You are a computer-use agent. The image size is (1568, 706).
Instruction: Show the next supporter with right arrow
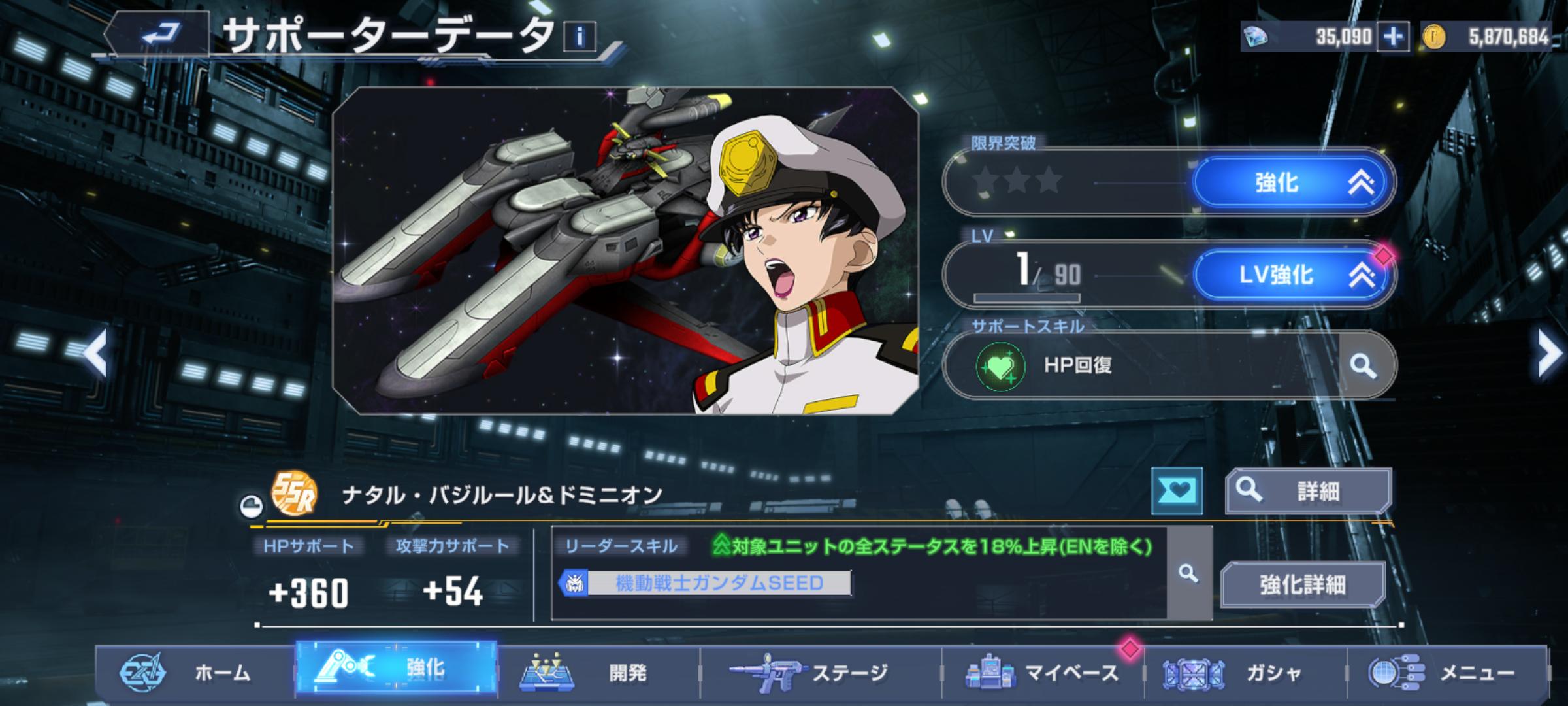[1548, 353]
